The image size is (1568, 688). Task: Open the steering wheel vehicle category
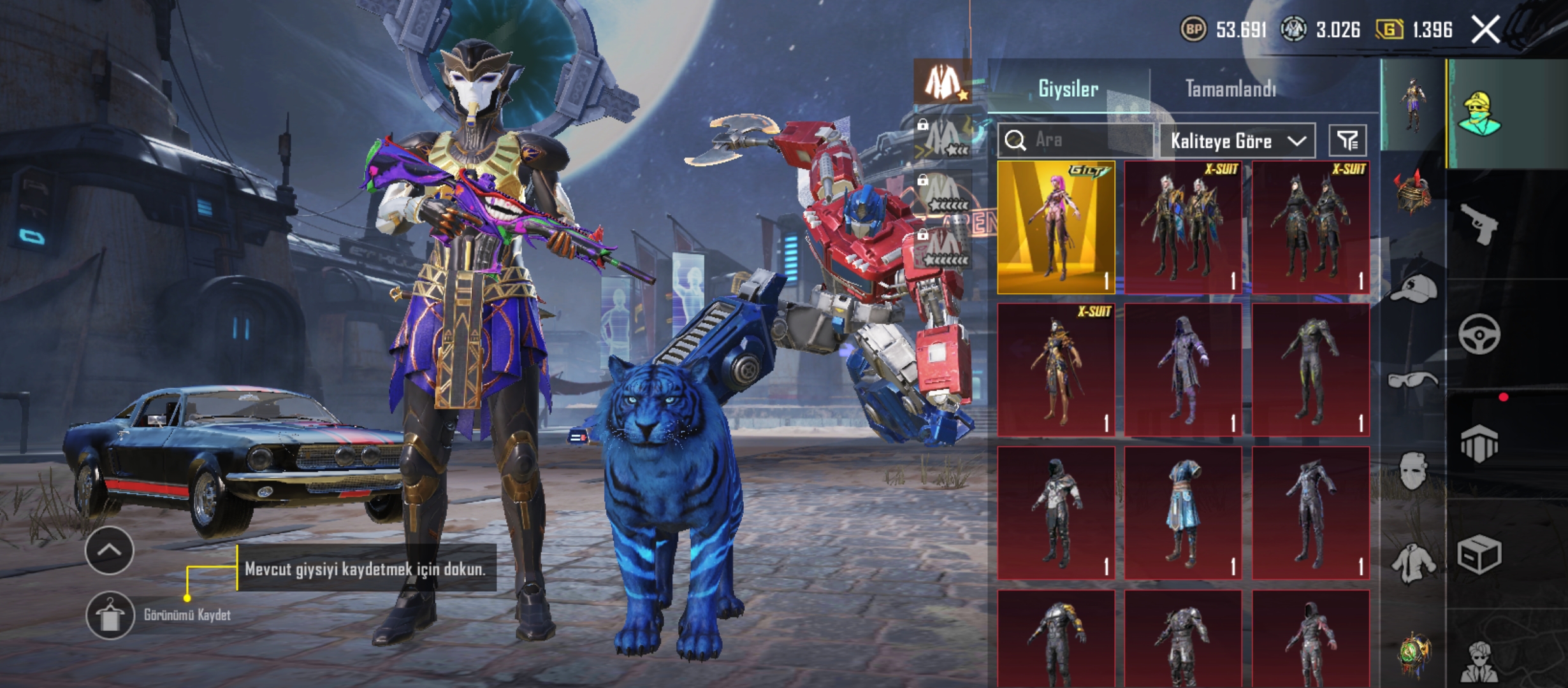(x=1479, y=334)
